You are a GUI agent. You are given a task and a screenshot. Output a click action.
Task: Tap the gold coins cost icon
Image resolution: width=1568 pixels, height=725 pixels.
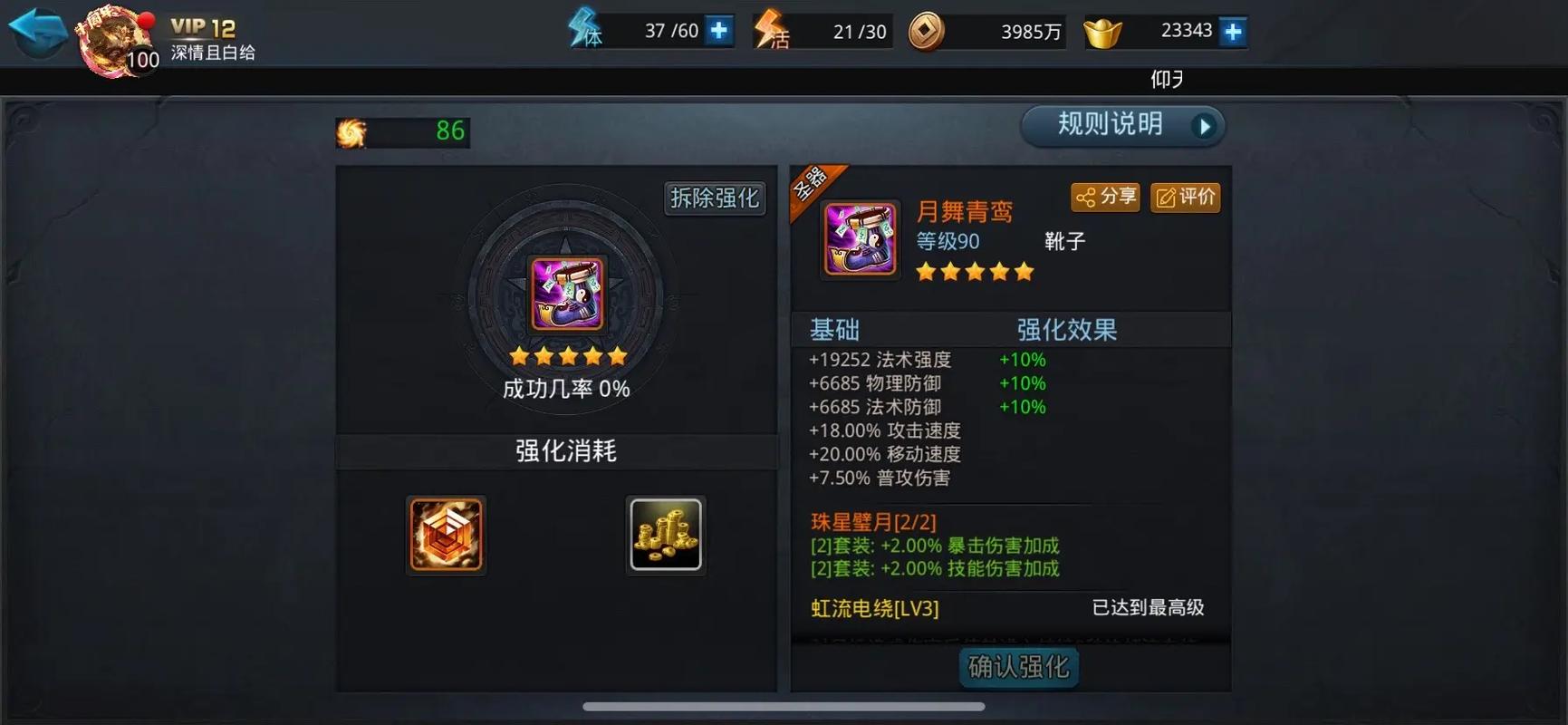coord(666,535)
